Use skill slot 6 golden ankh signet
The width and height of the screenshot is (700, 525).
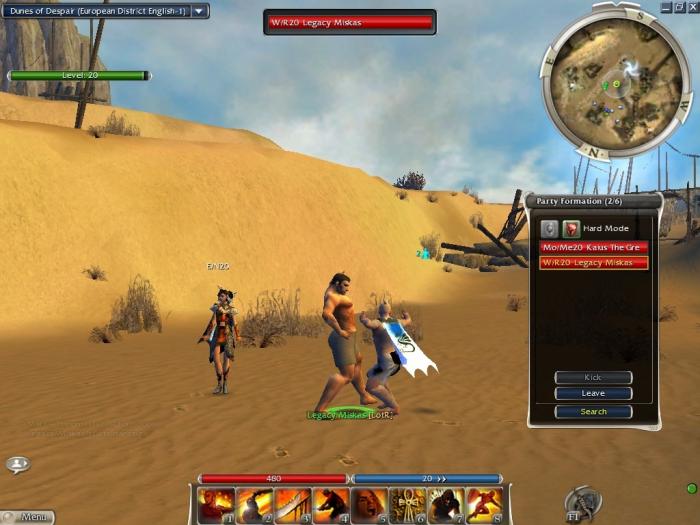click(x=407, y=505)
